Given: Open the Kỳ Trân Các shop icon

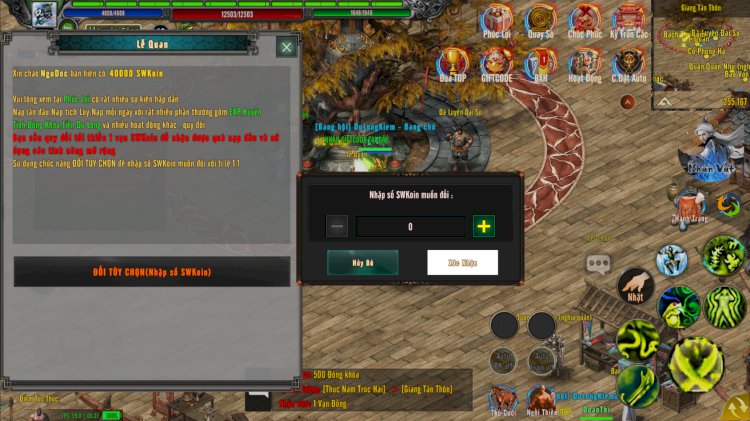Looking at the screenshot, I should tap(629, 20).
